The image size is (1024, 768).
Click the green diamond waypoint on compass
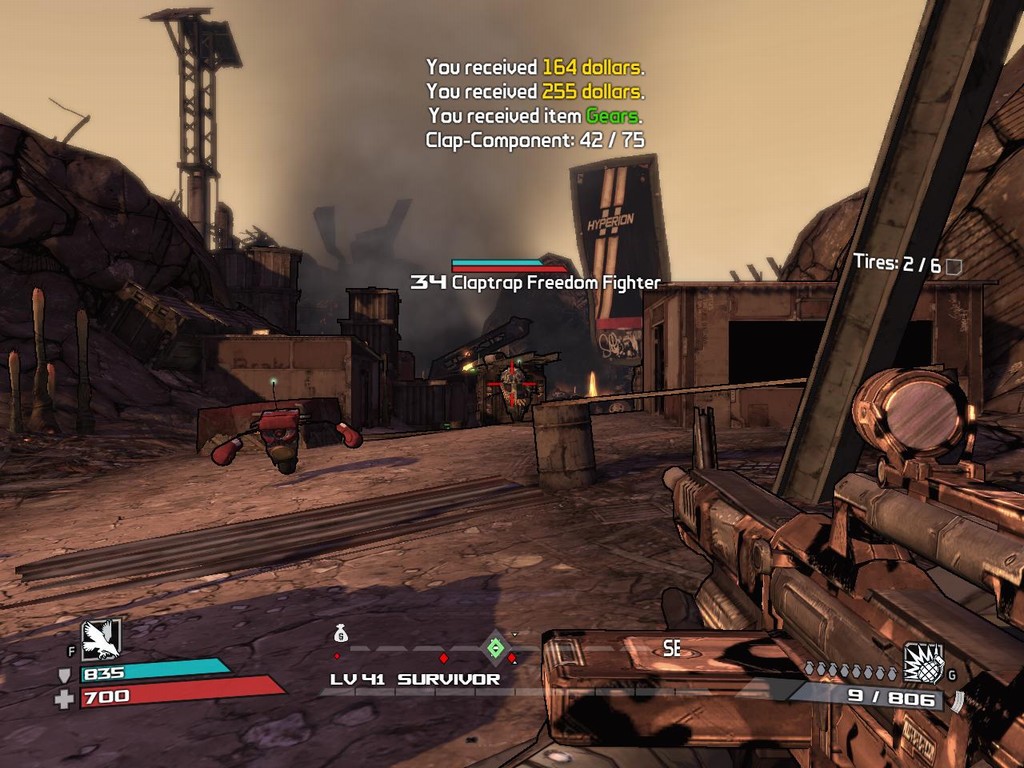[x=494, y=647]
